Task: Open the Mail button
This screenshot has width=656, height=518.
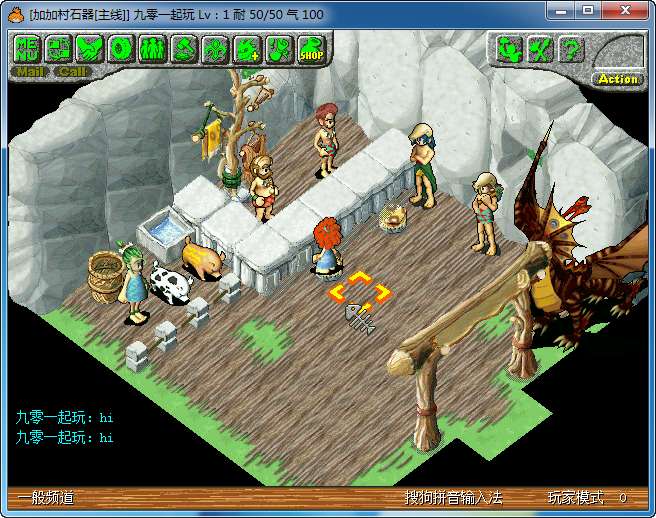Action: click(30, 71)
